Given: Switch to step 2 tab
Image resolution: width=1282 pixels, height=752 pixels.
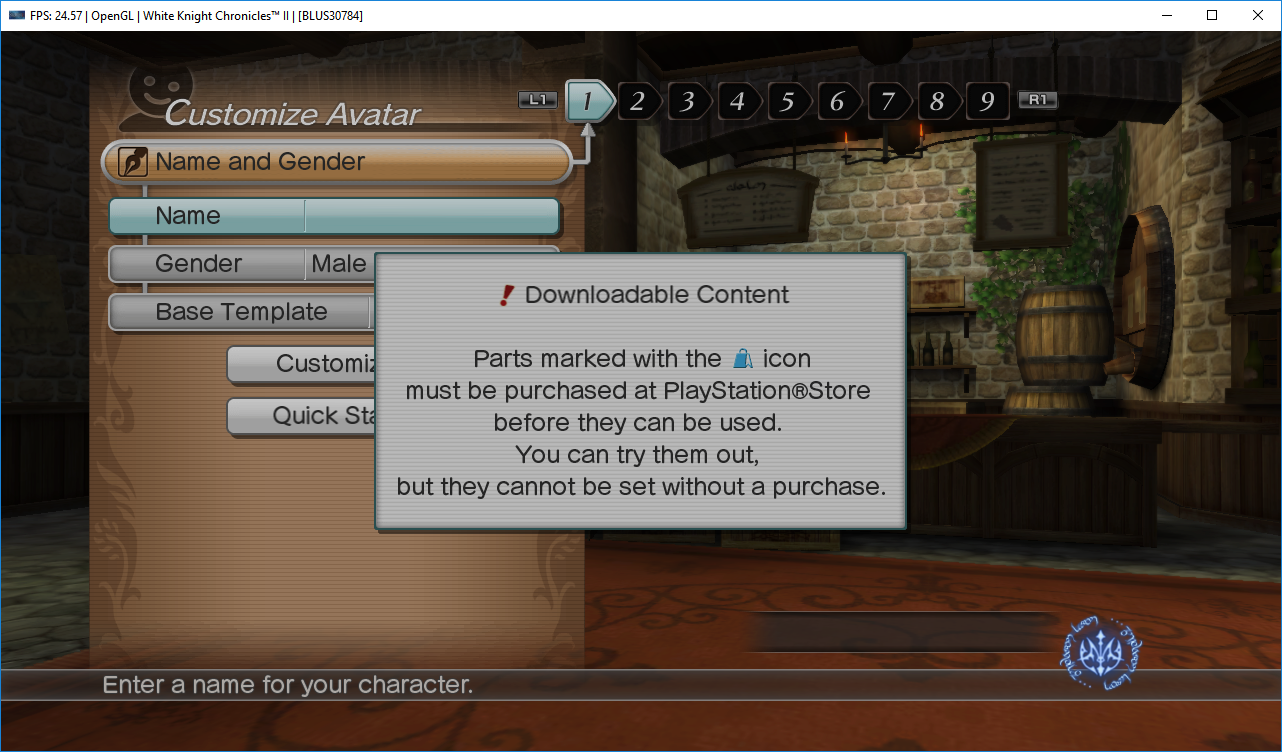Looking at the screenshot, I should click(x=638, y=101).
